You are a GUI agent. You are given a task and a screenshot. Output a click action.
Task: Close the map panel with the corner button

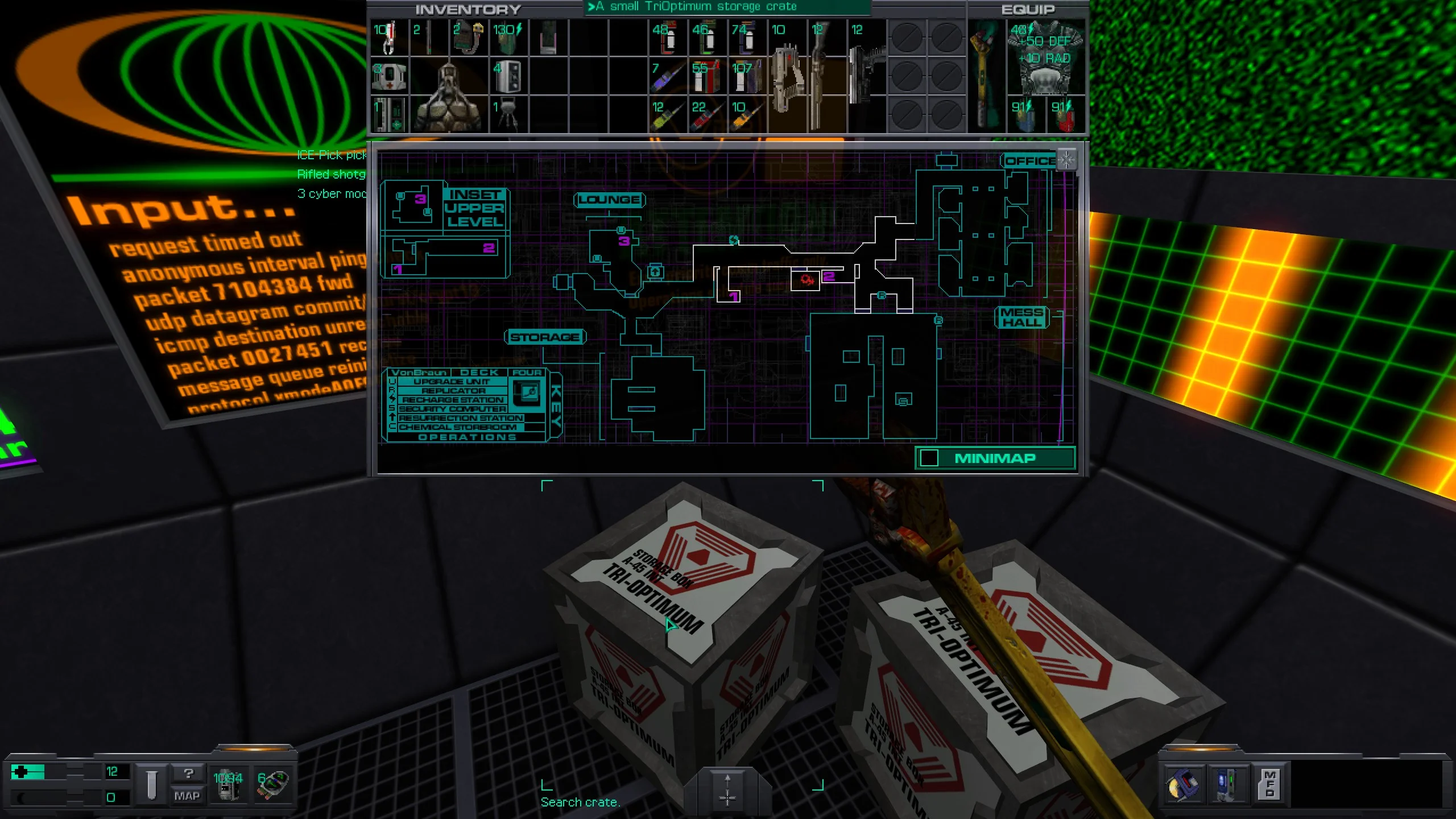click(x=1066, y=160)
